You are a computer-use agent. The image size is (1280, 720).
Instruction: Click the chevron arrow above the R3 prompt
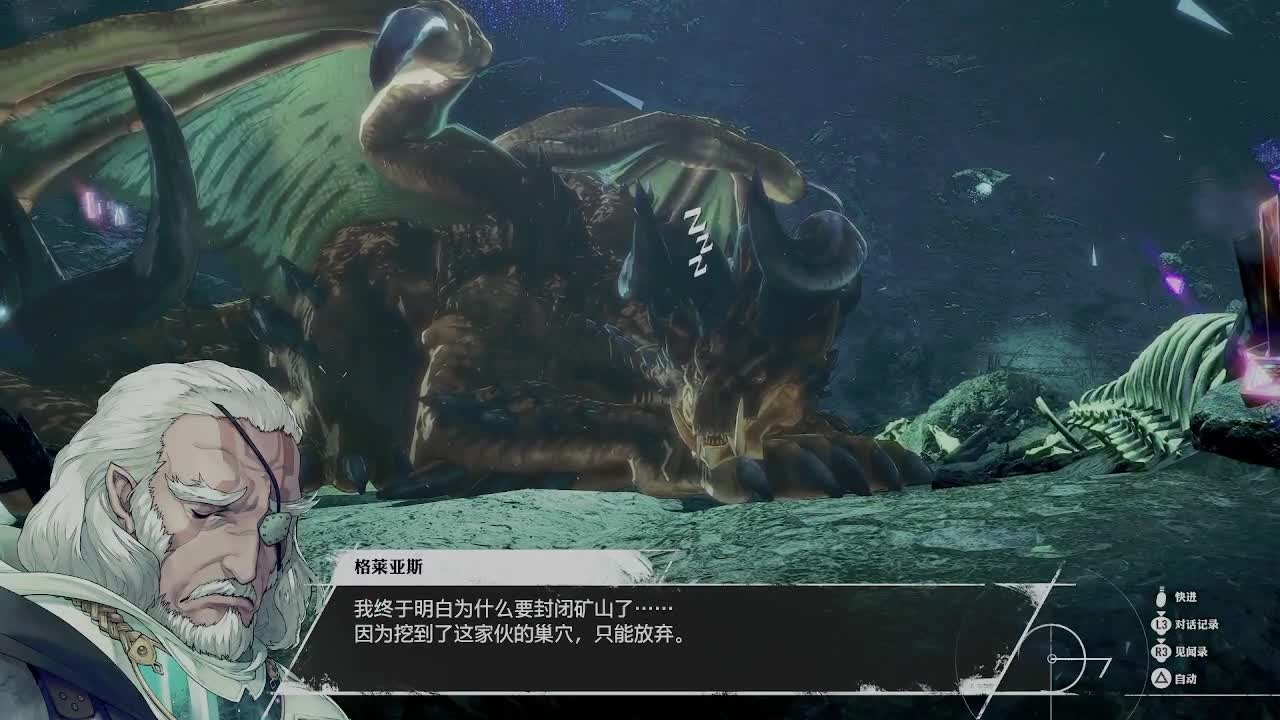[x=1162, y=640]
